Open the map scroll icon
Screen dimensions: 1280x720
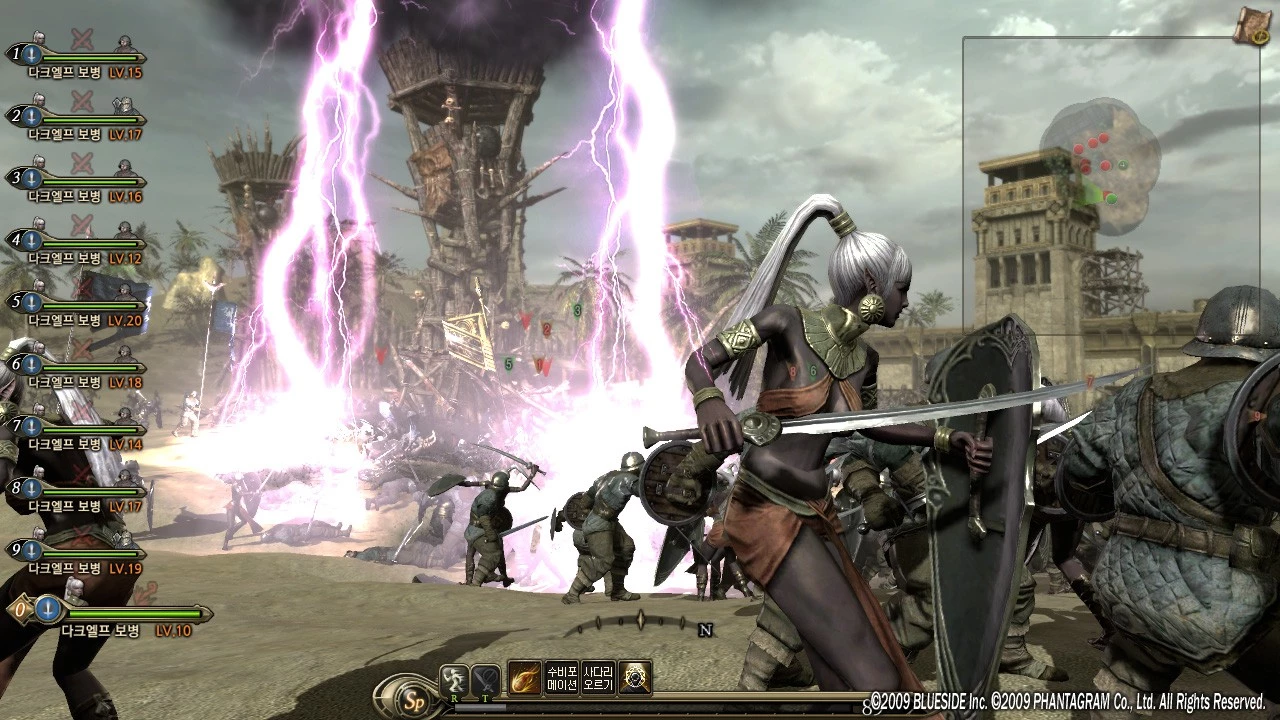[1251, 27]
